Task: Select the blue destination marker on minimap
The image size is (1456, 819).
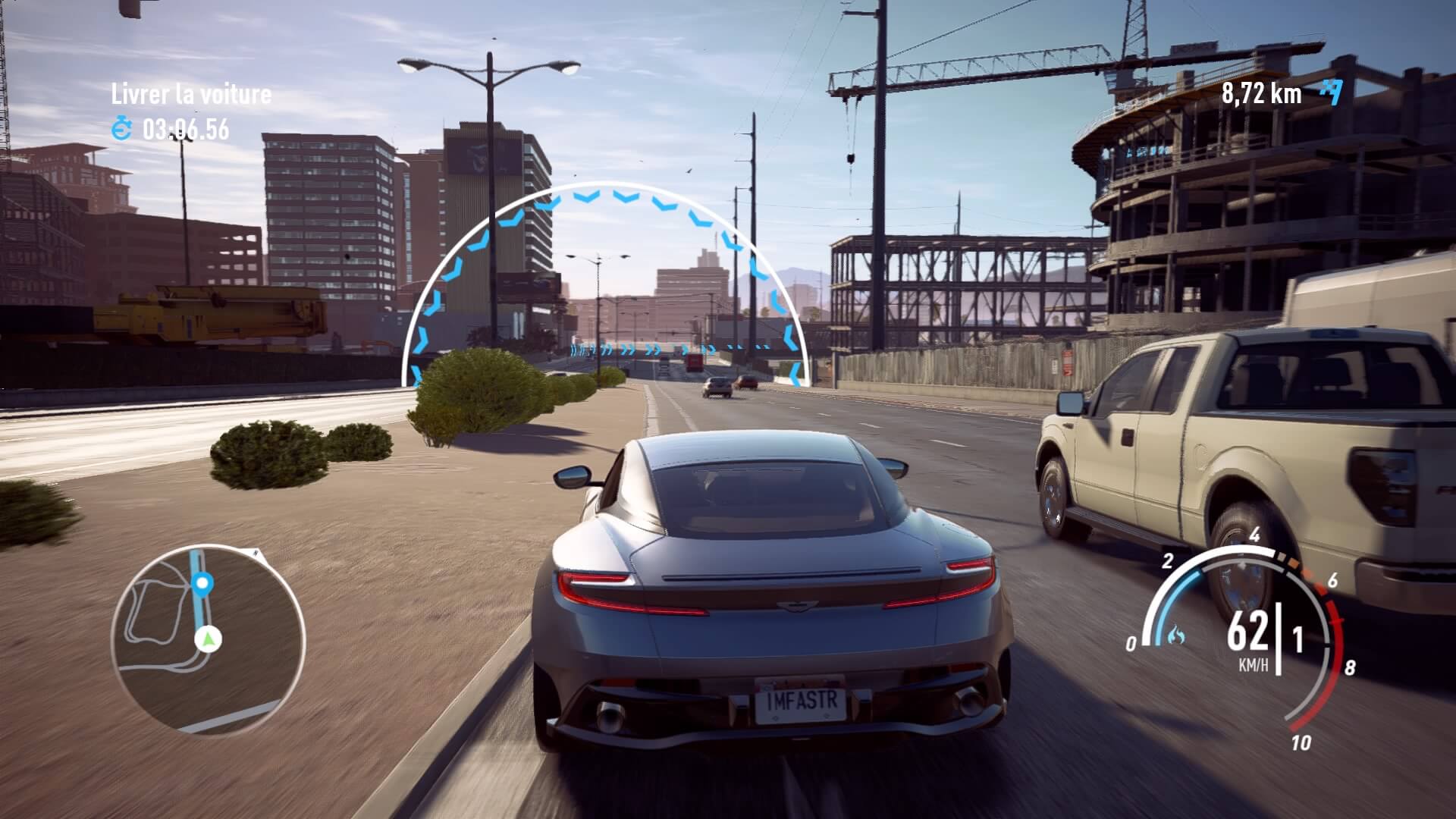Action: click(202, 584)
